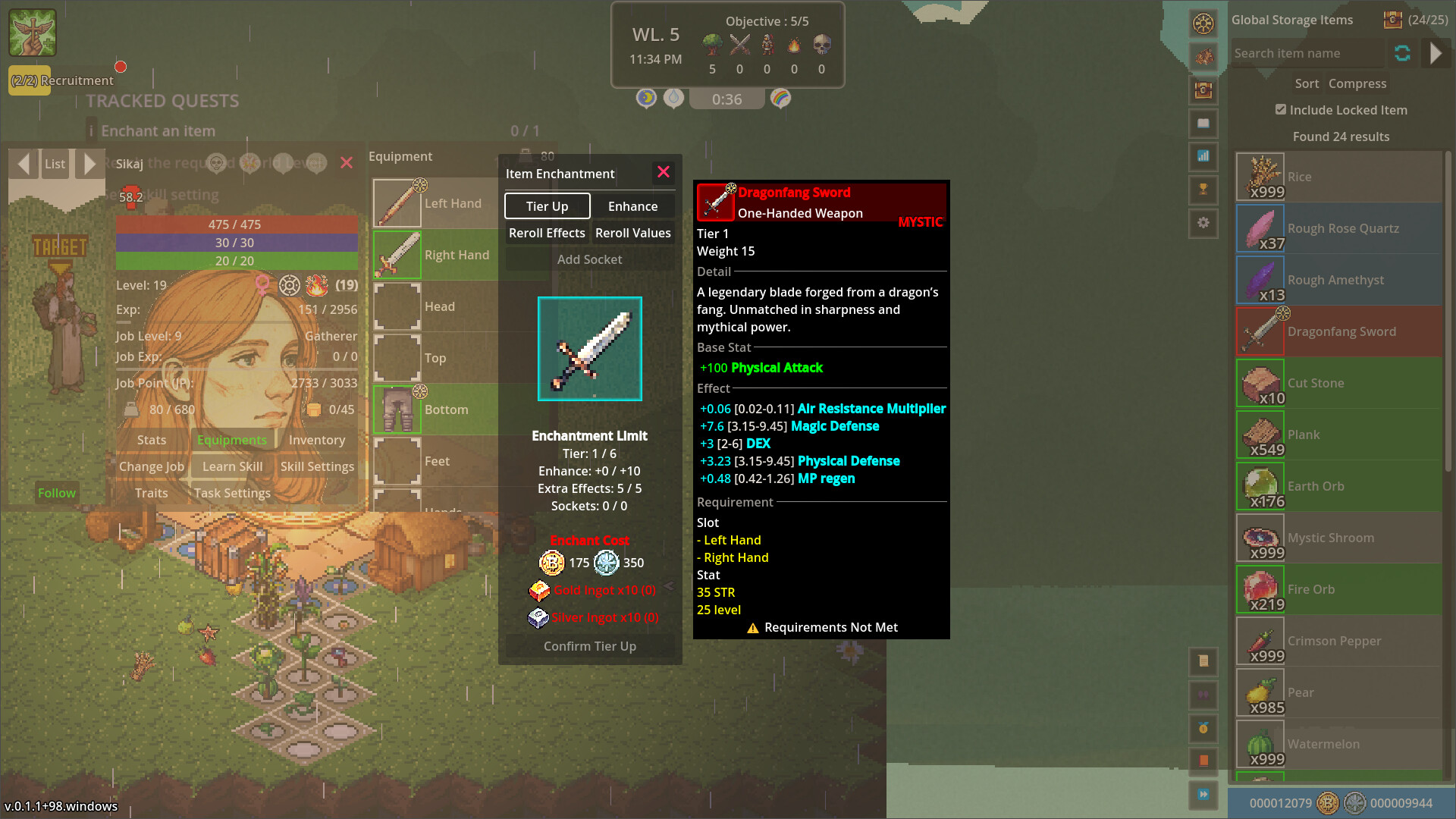1456x819 pixels.
Task: Close the Item Enchantment window
Action: point(664,172)
